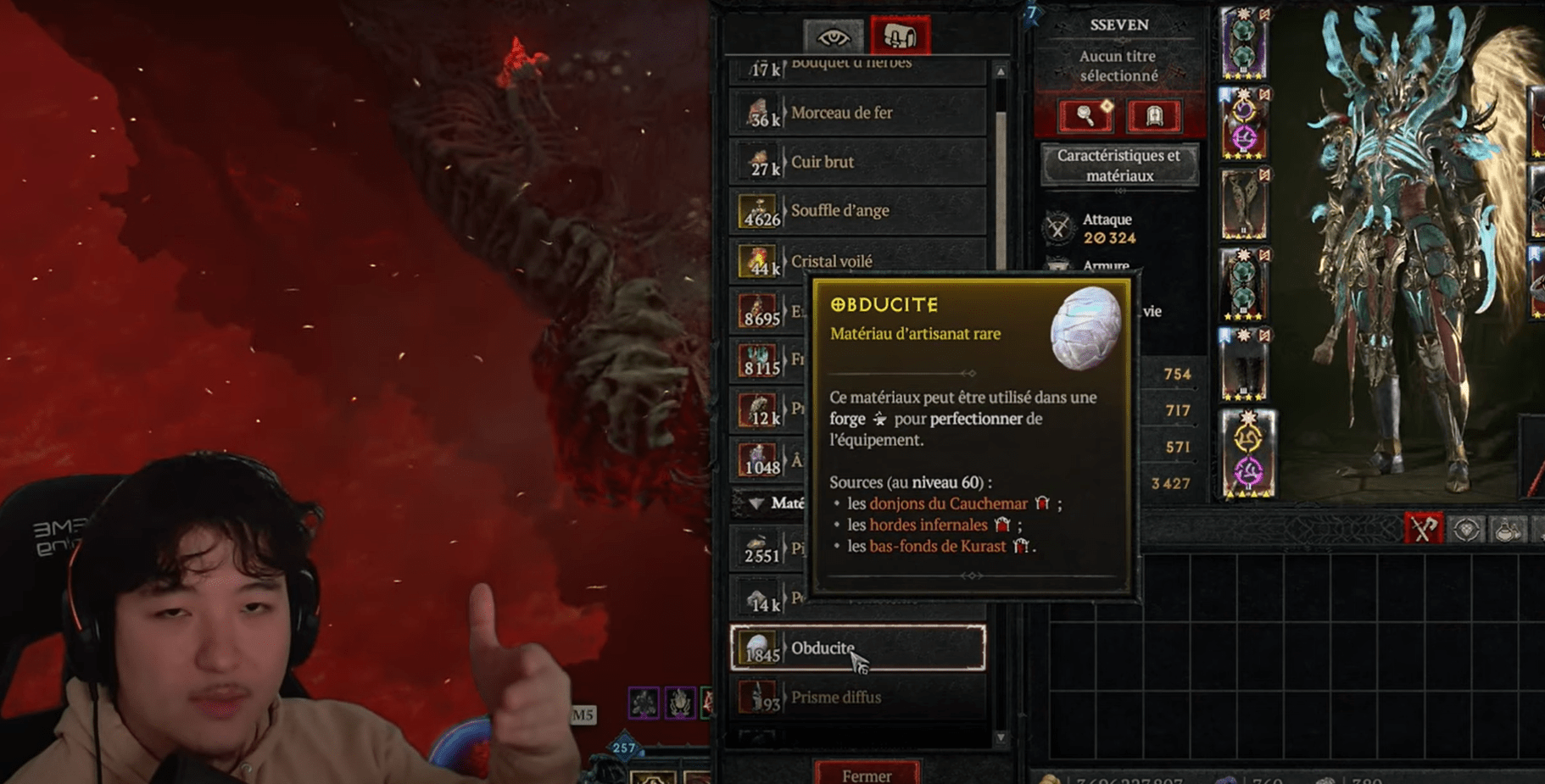Switch to the eye icon tab

tap(833, 37)
